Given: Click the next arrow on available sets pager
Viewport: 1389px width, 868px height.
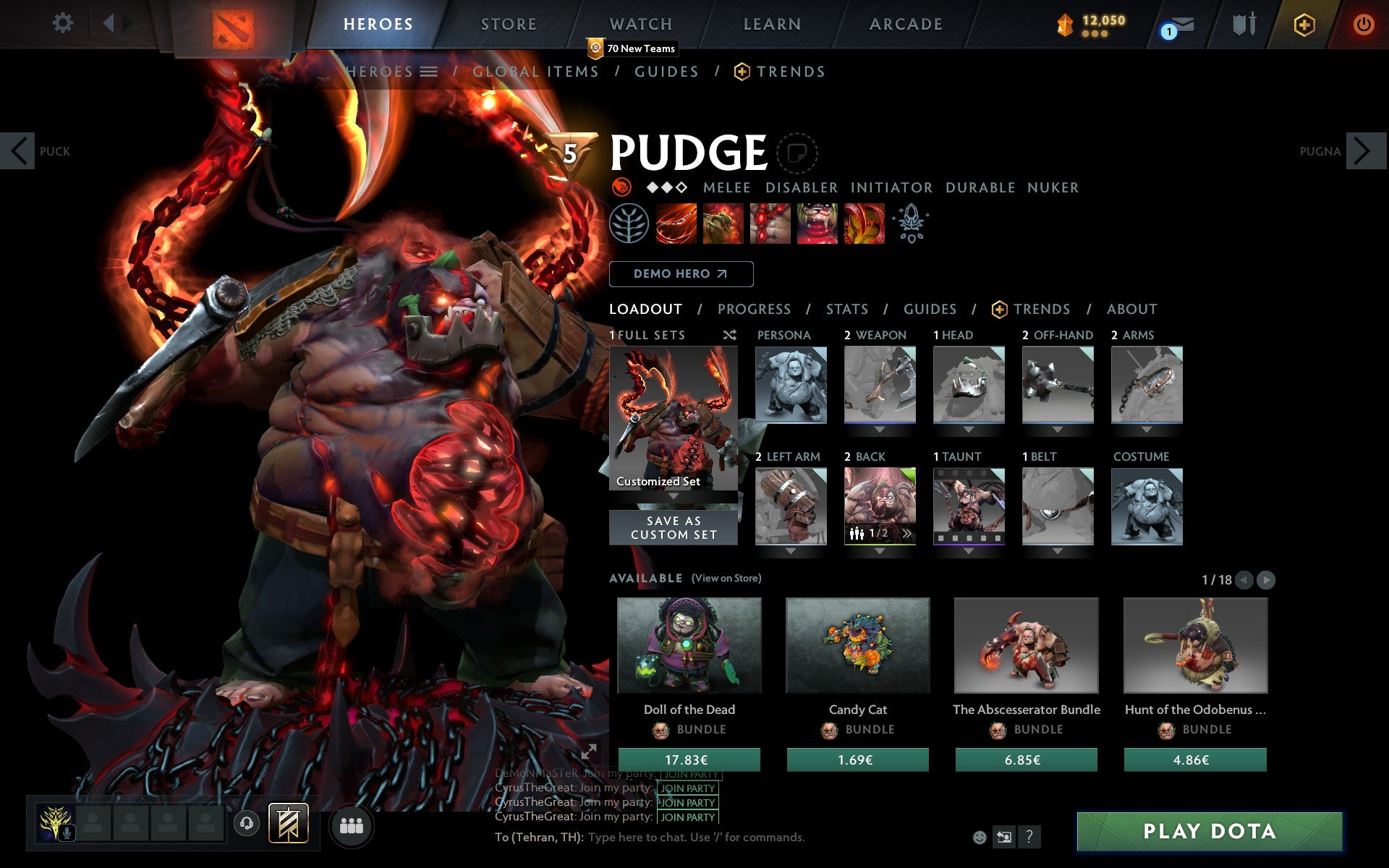Looking at the screenshot, I should (x=1265, y=579).
